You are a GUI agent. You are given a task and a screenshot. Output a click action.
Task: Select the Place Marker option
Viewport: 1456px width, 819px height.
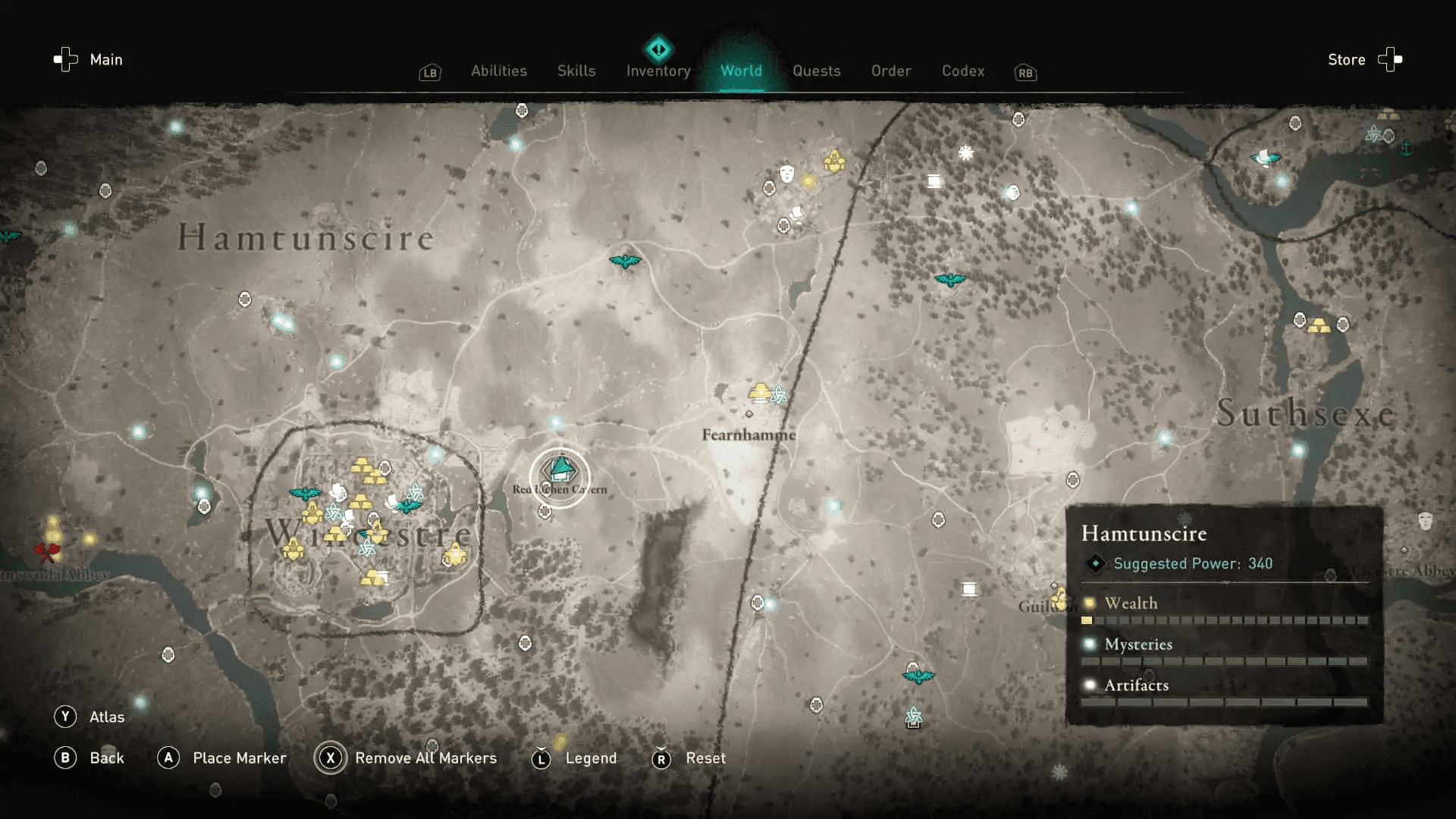[239, 758]
